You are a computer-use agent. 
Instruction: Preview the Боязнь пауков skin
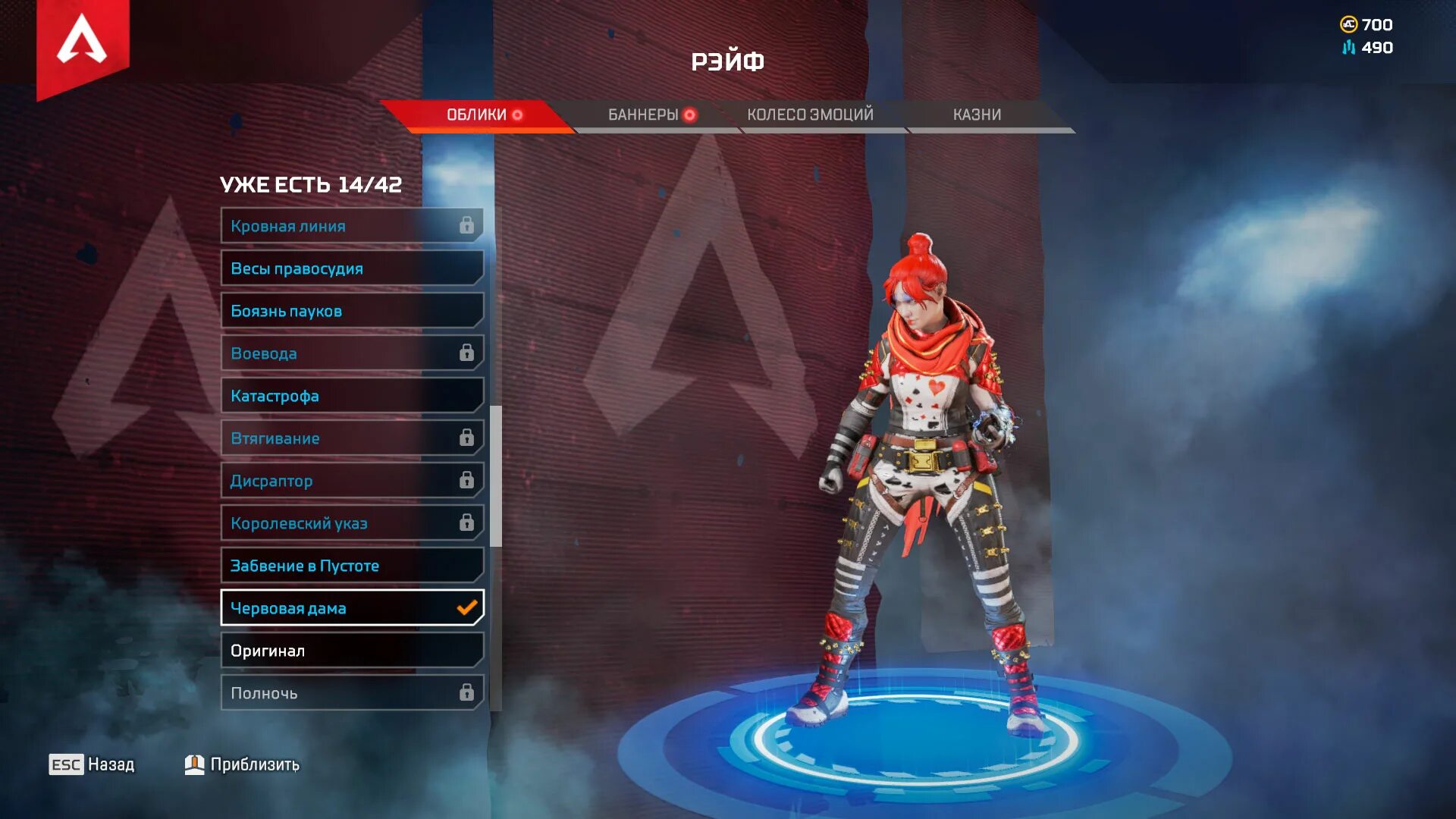pyautogui.click(x=352, y=311)
